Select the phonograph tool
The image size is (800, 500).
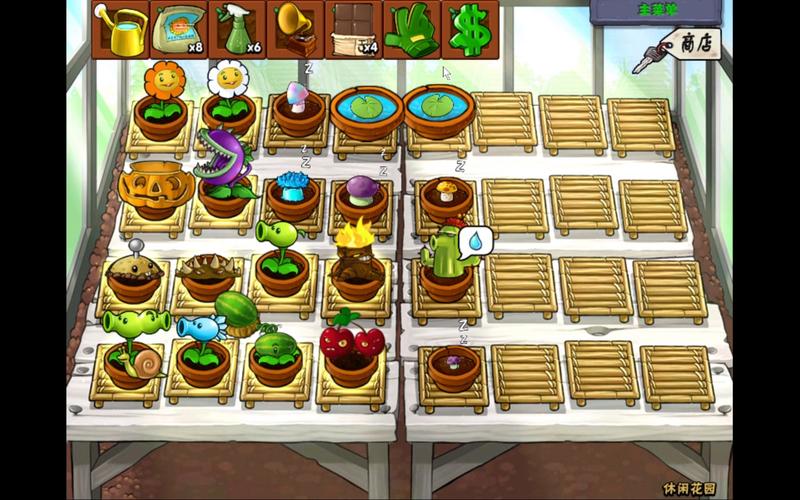[x=295, y=30]
